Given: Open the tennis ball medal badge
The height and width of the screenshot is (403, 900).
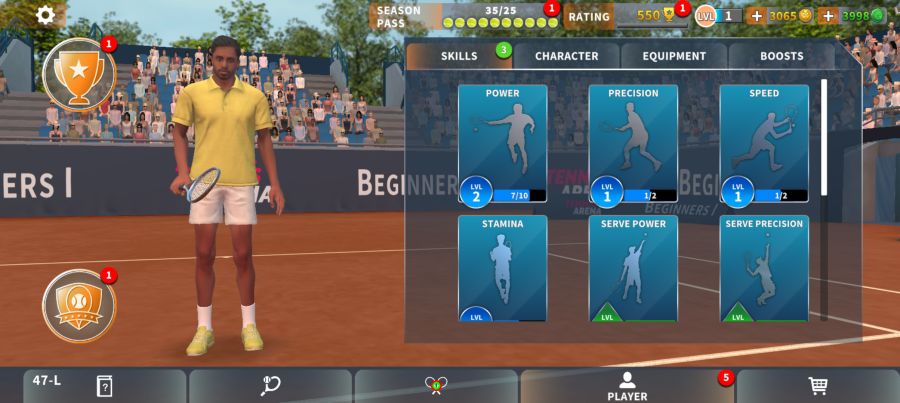Looking at the screenshot, I should [78, 305].
